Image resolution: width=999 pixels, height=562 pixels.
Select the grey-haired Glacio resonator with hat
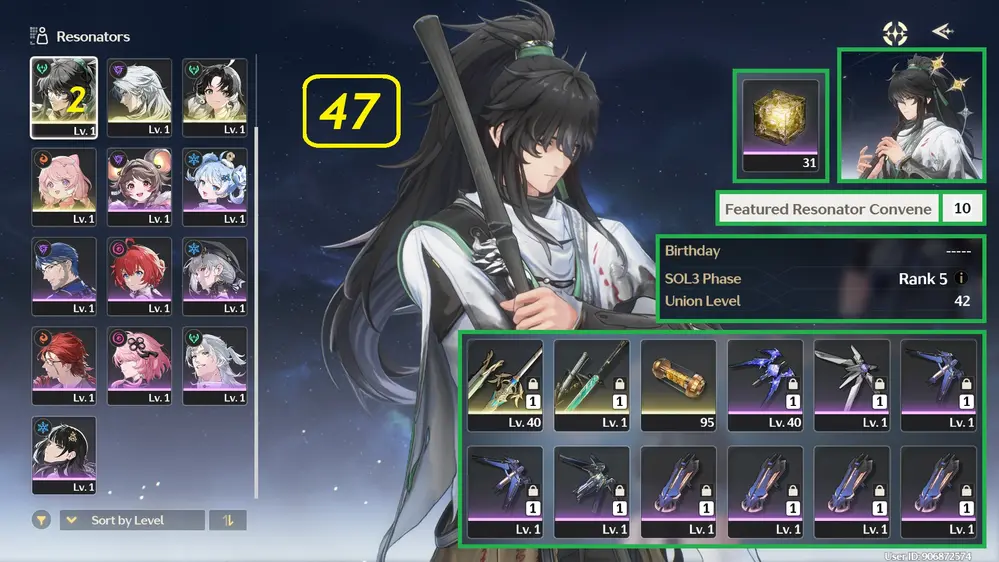(214, 276)
